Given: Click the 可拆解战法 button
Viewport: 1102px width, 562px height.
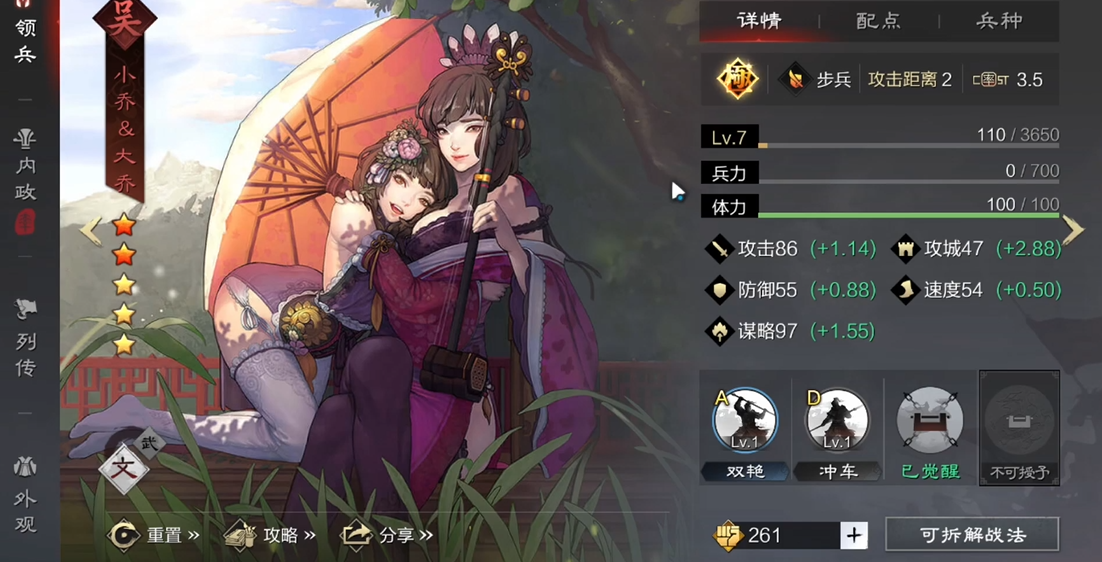Looking at the screenshot, I should click(972, 535).
